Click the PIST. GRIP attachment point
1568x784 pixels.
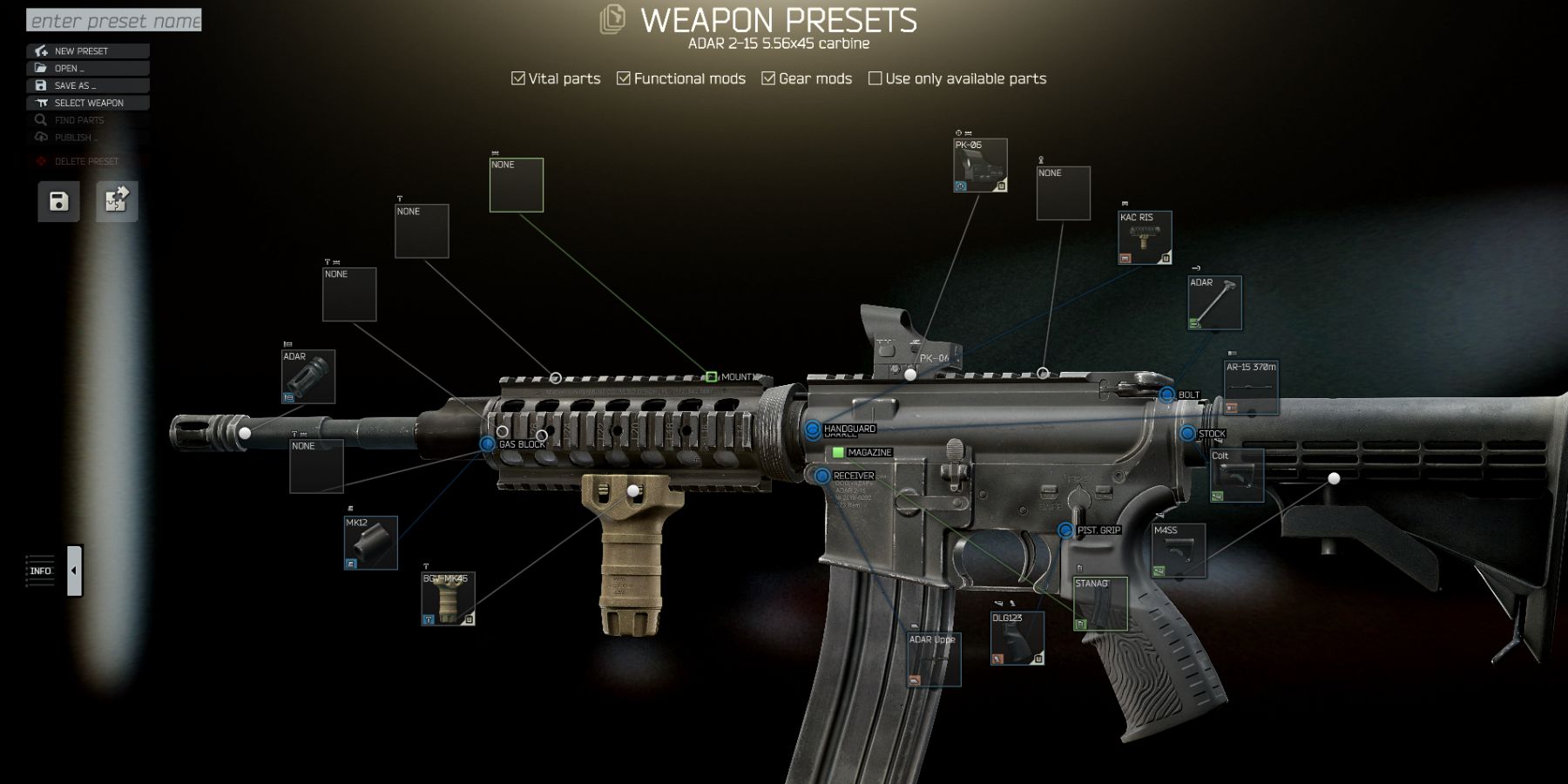click(1064, 529)
